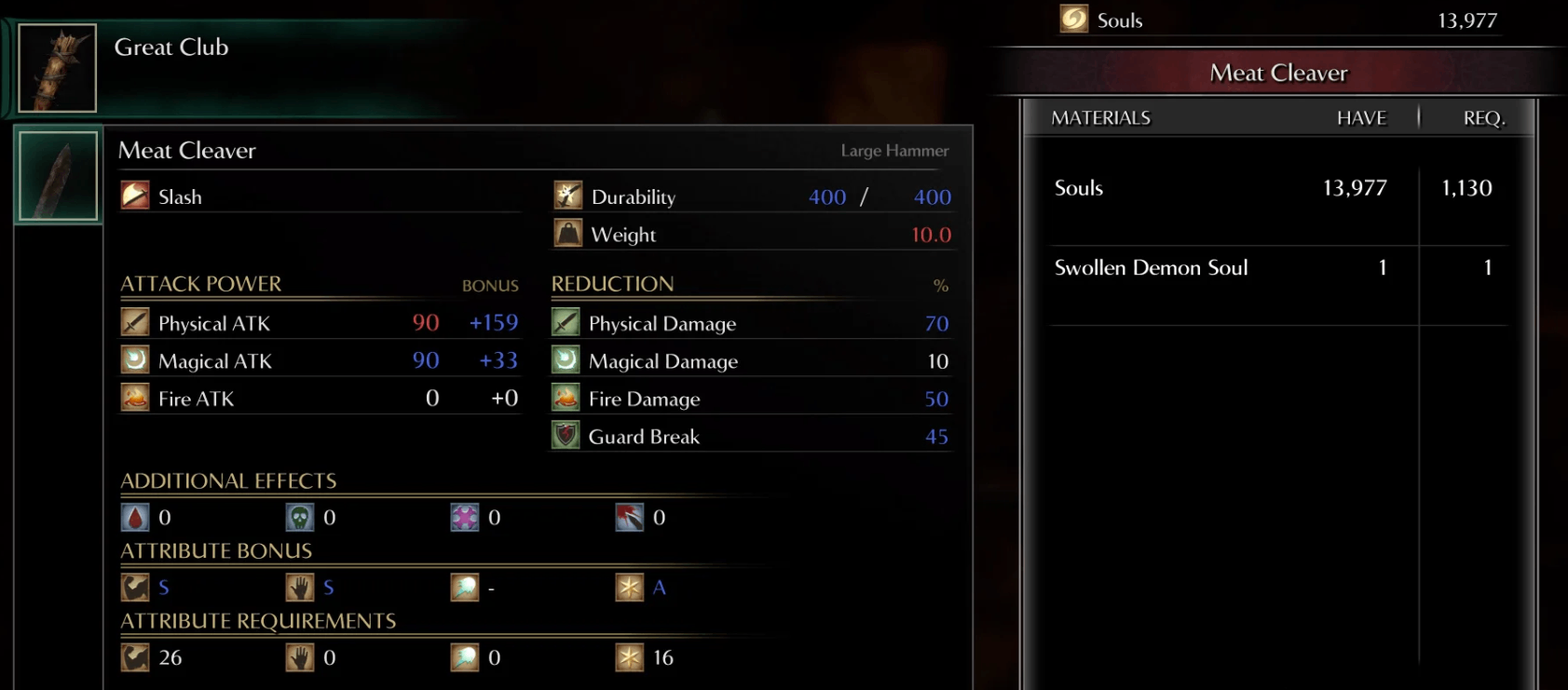Select the poison skull effect icon
The height and width of the screenshot is (690, 1568).
coord(299,518)
